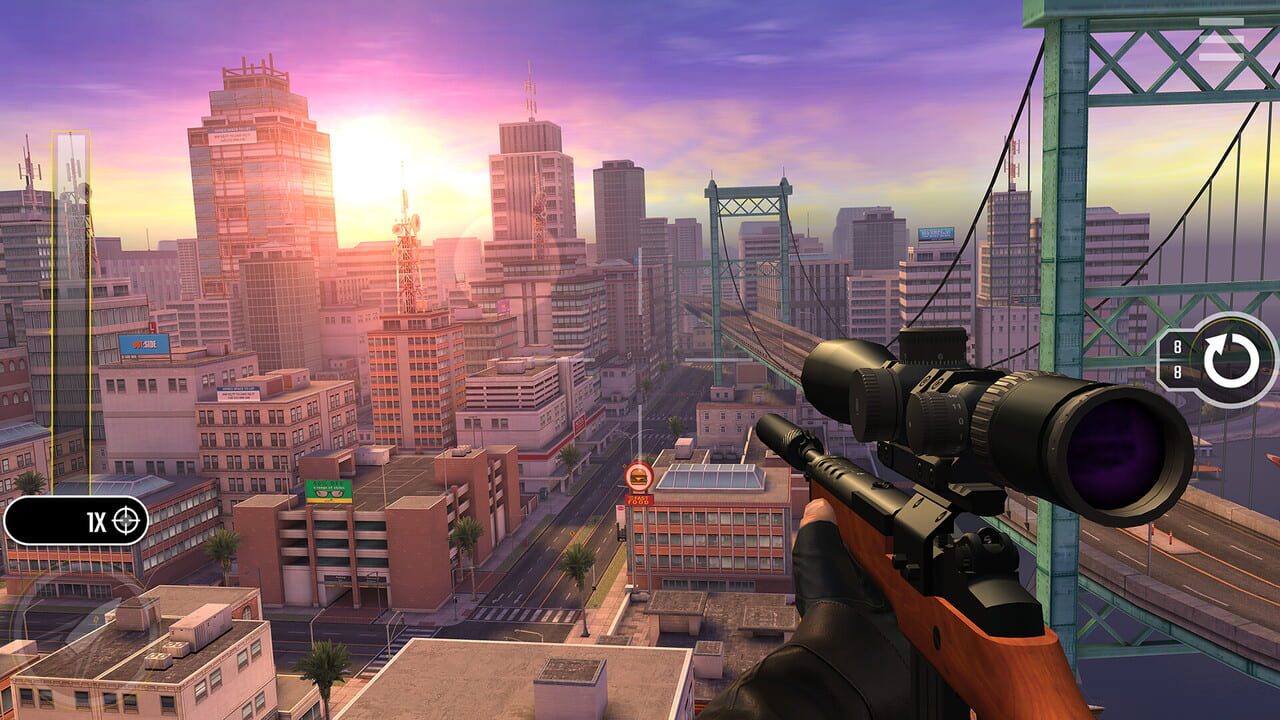Toggle scope magnification from 1X
The height and width of the screenshot is (720, 1280).
click(x=95, y=521)
